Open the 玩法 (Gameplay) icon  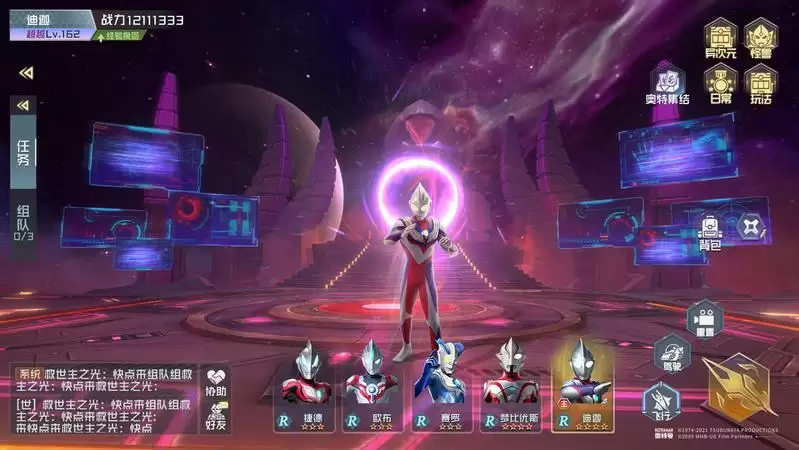pyautogui.click(x=762, y=85)
